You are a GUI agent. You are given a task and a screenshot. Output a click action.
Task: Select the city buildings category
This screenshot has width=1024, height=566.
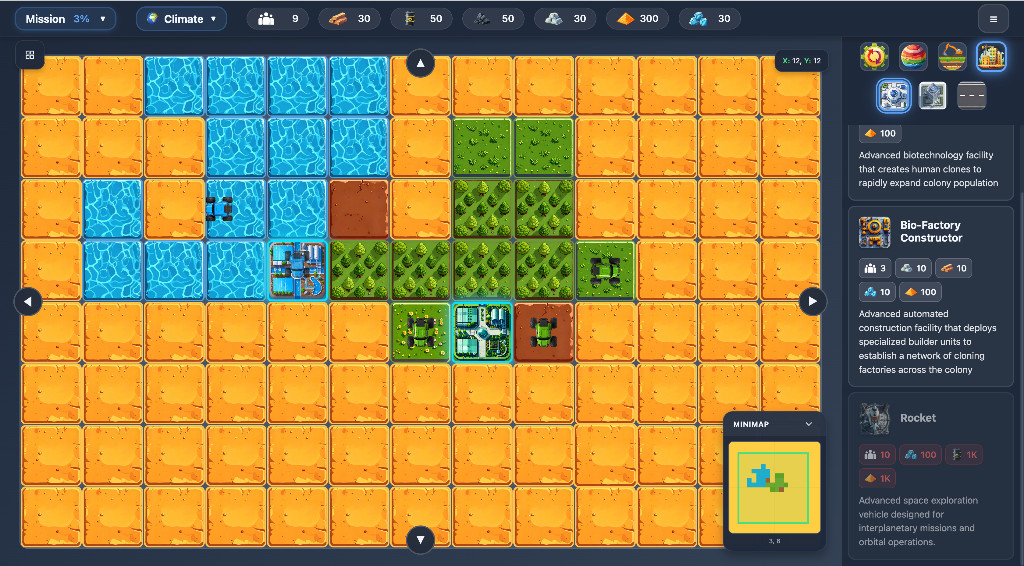pos(990,56)
